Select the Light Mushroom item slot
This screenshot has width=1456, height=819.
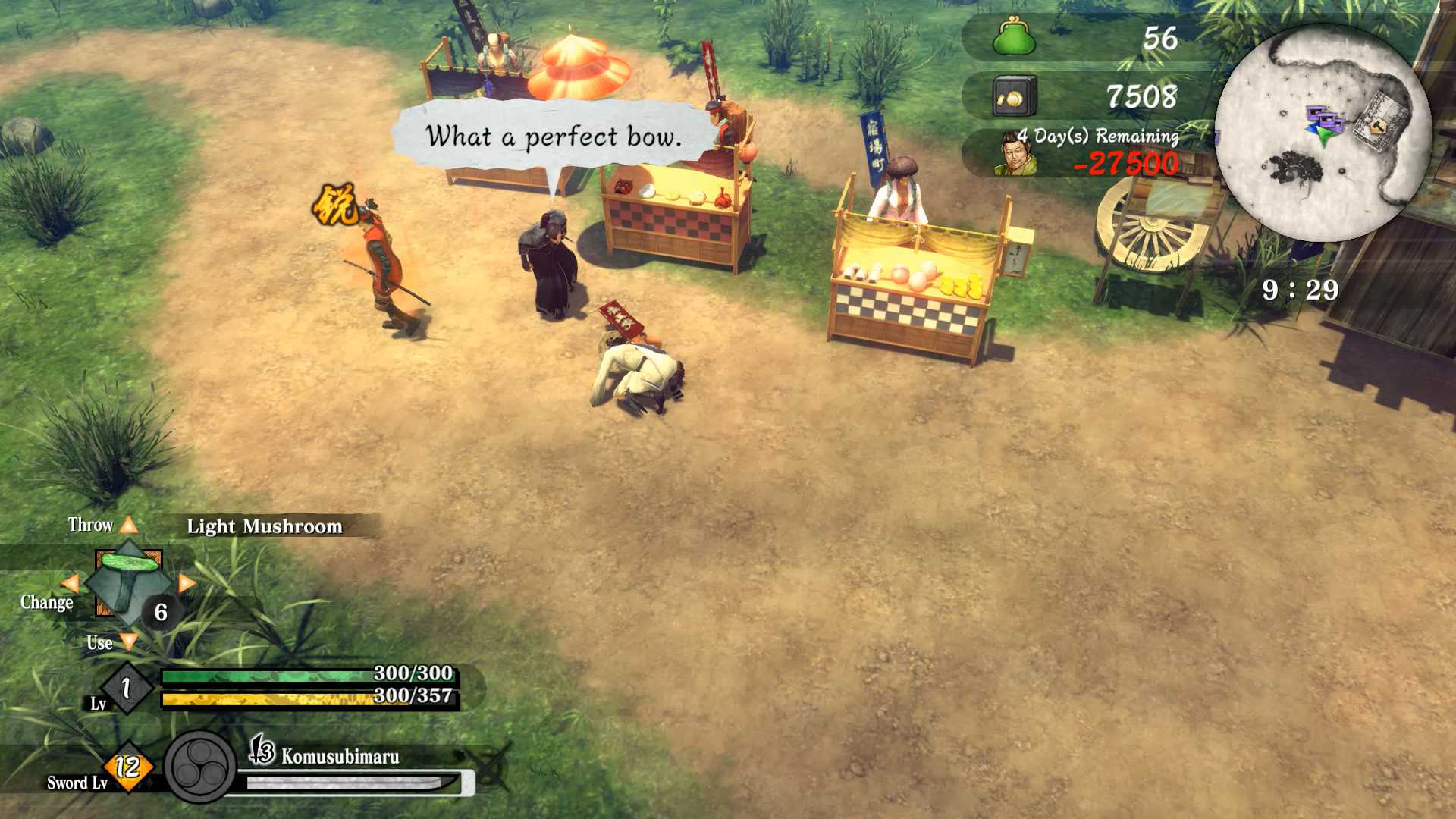(128, 582)
